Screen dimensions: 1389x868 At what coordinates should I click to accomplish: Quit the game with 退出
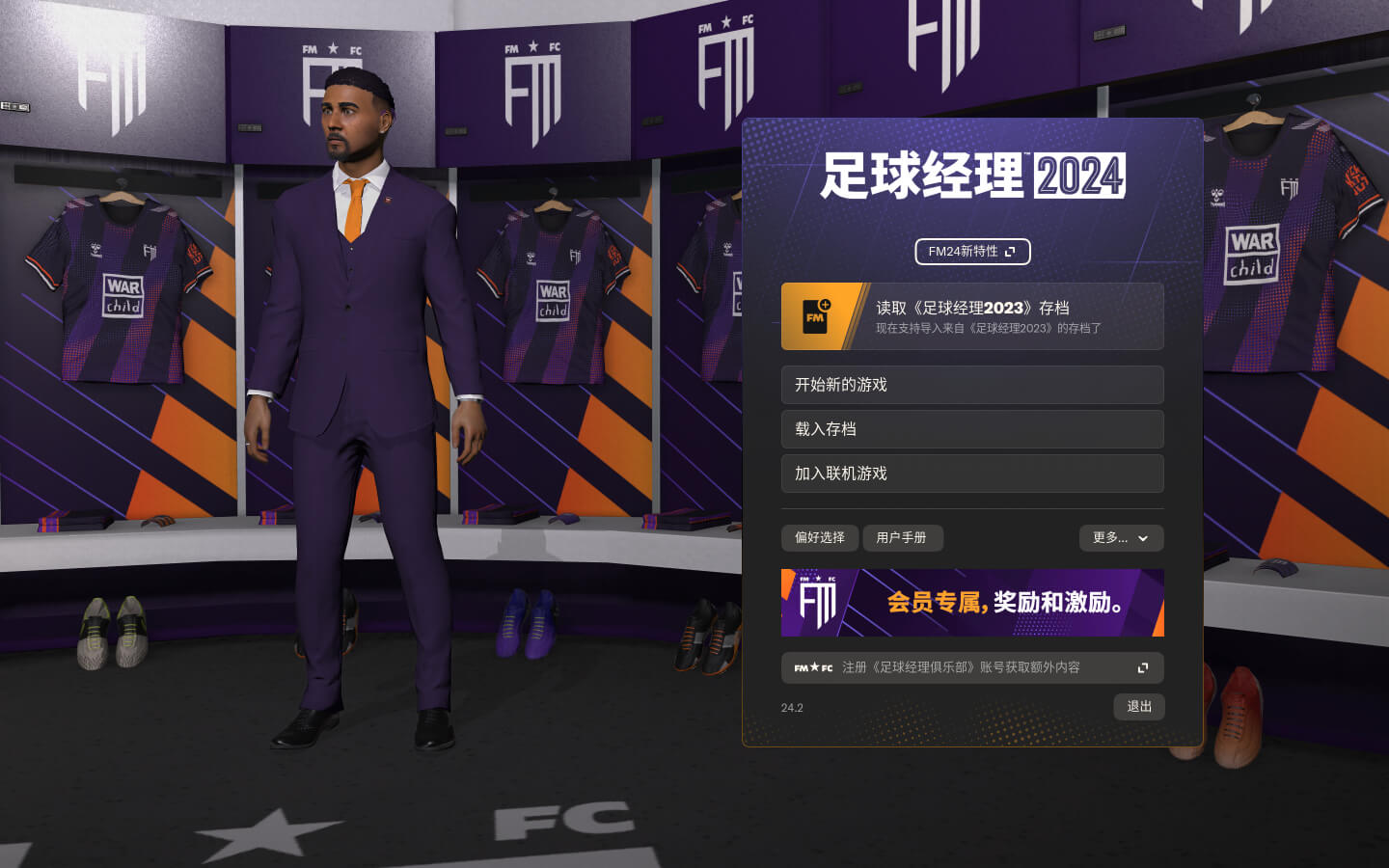[1139, 707]
